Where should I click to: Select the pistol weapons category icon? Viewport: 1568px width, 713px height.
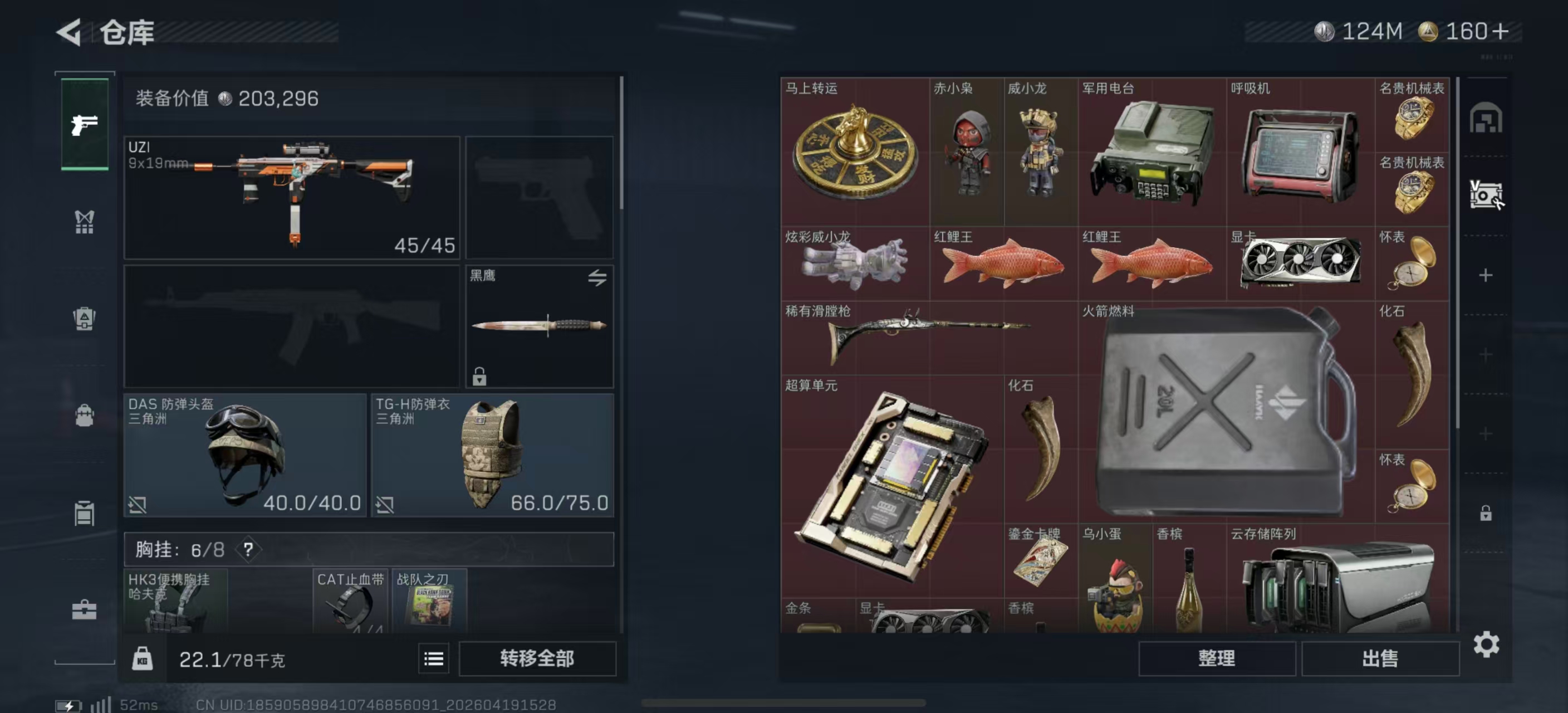pos(84,124)
